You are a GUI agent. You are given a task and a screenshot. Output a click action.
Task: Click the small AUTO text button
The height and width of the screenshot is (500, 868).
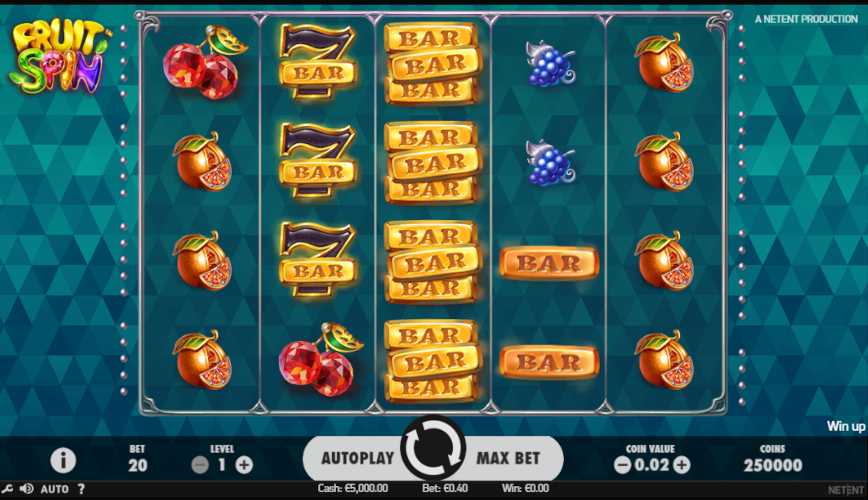55,489
